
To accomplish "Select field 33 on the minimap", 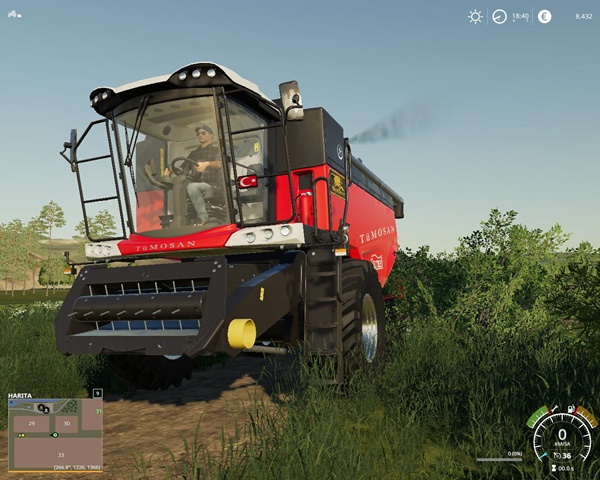I will pyautogui.click(x=59, y=455).
